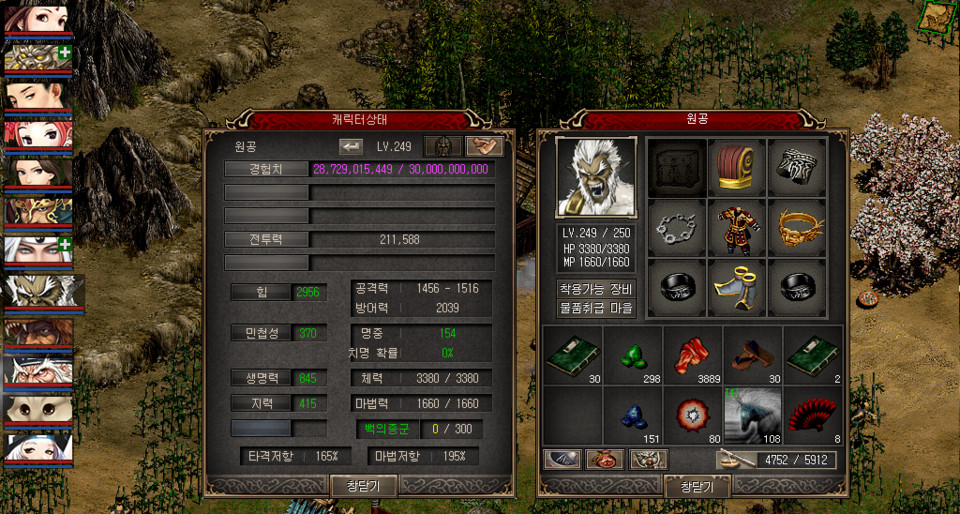
Task: Click the handshake icon button
Action: click(484, 146)
